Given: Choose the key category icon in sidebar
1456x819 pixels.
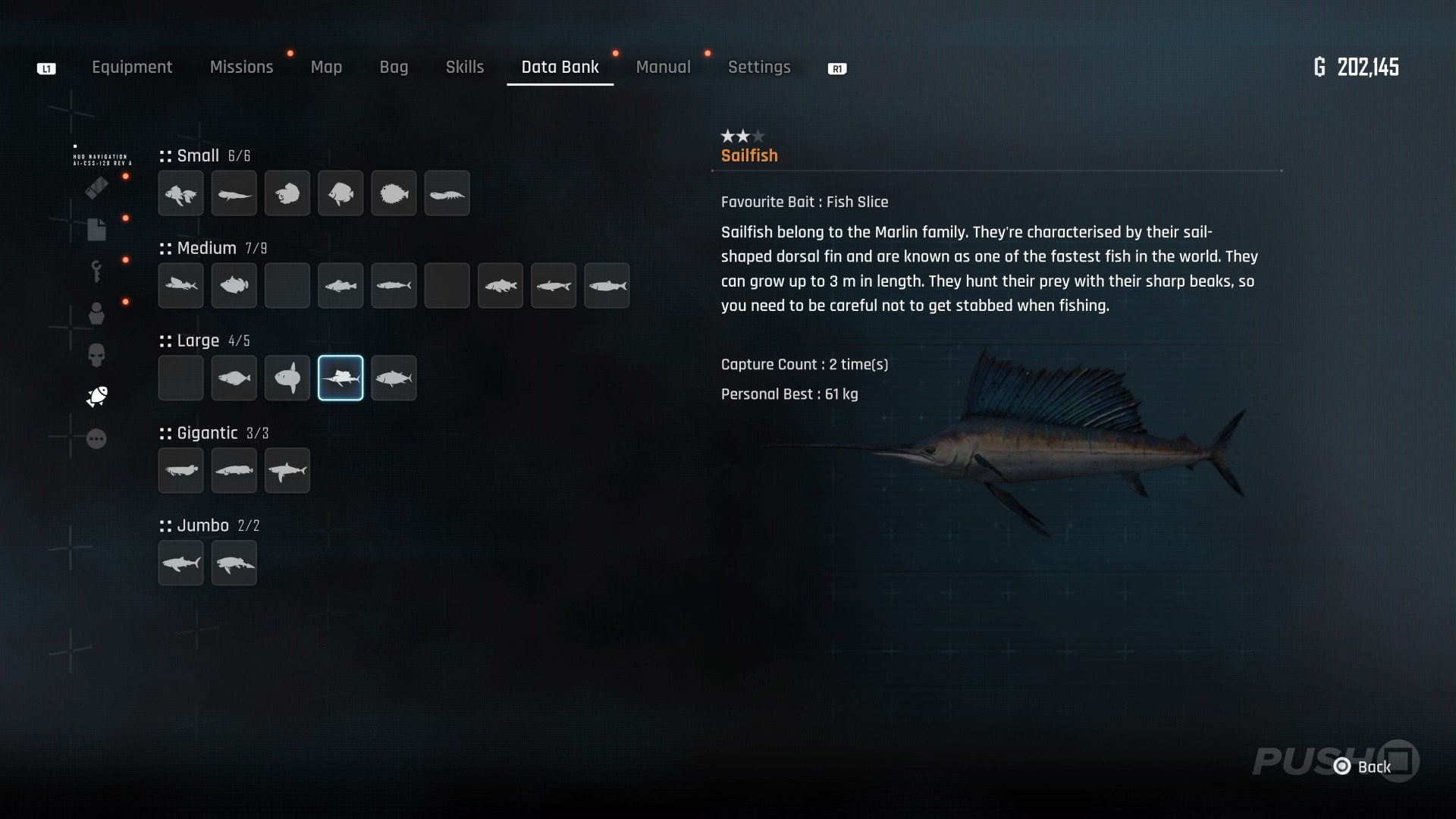Looking at the screenshot, I should 96,271.
